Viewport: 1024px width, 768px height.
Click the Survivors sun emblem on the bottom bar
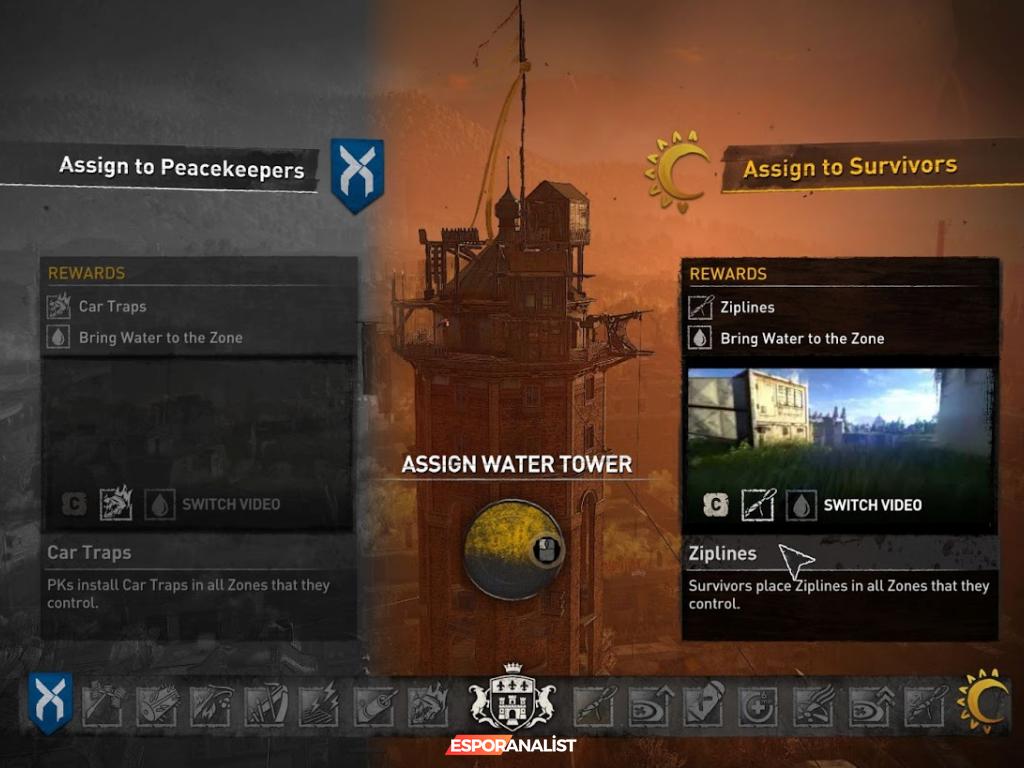[981, 701]
